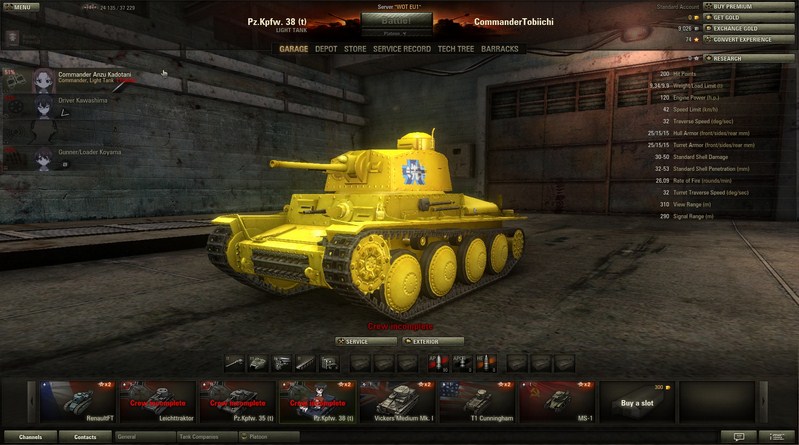Open the tank Exterior customization

tap(433, 341)
